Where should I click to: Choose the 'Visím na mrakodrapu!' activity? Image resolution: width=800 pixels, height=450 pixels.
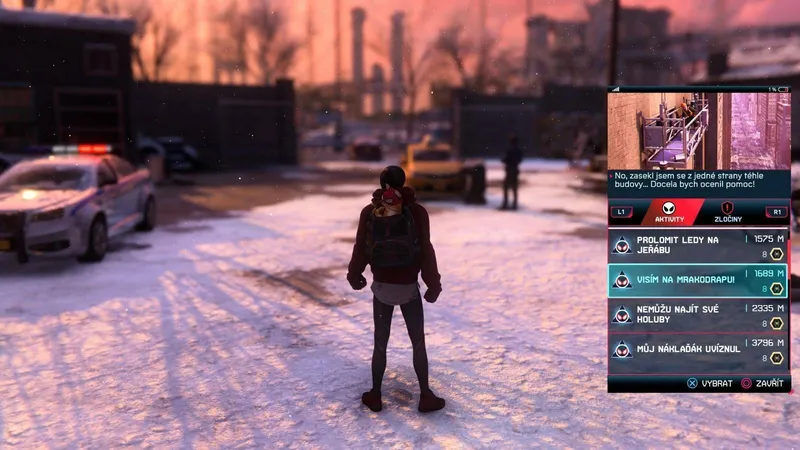click(x=697, y=280)
